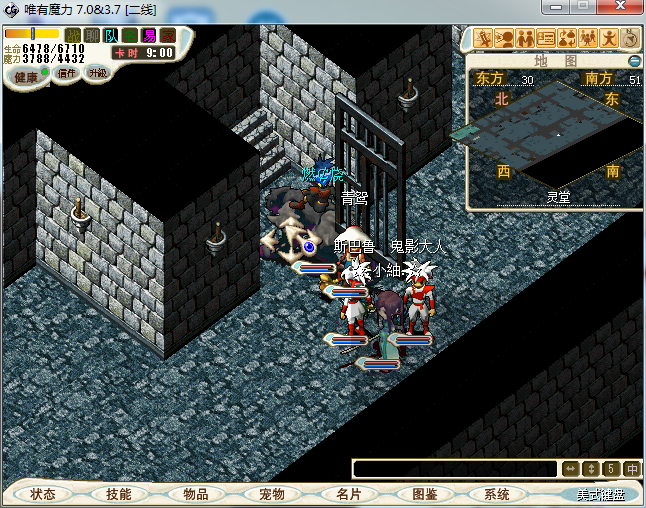Viewport: 646px width, 508px height.
Task: Open the 物品 items menu
Action: tap(195, 494)
